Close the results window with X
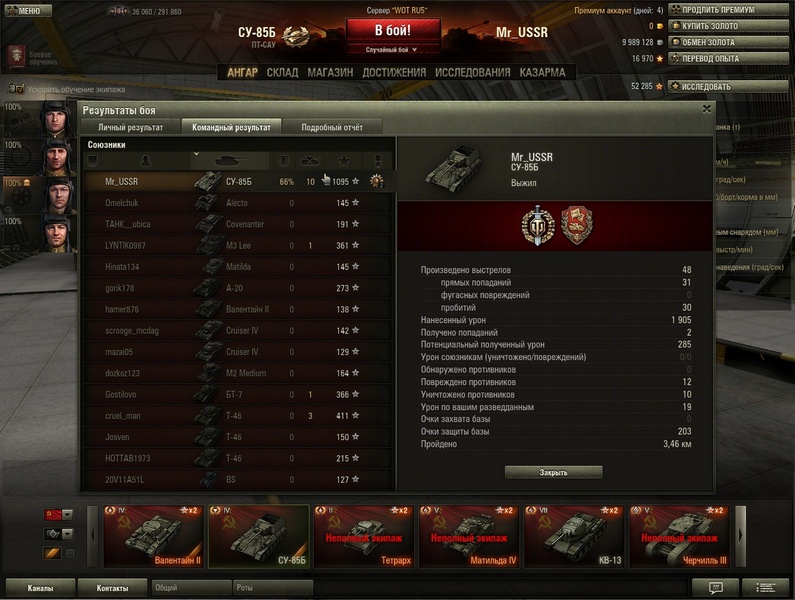This screenshot has width=795, height=600. pyautogui.click(x=707, y=109)
